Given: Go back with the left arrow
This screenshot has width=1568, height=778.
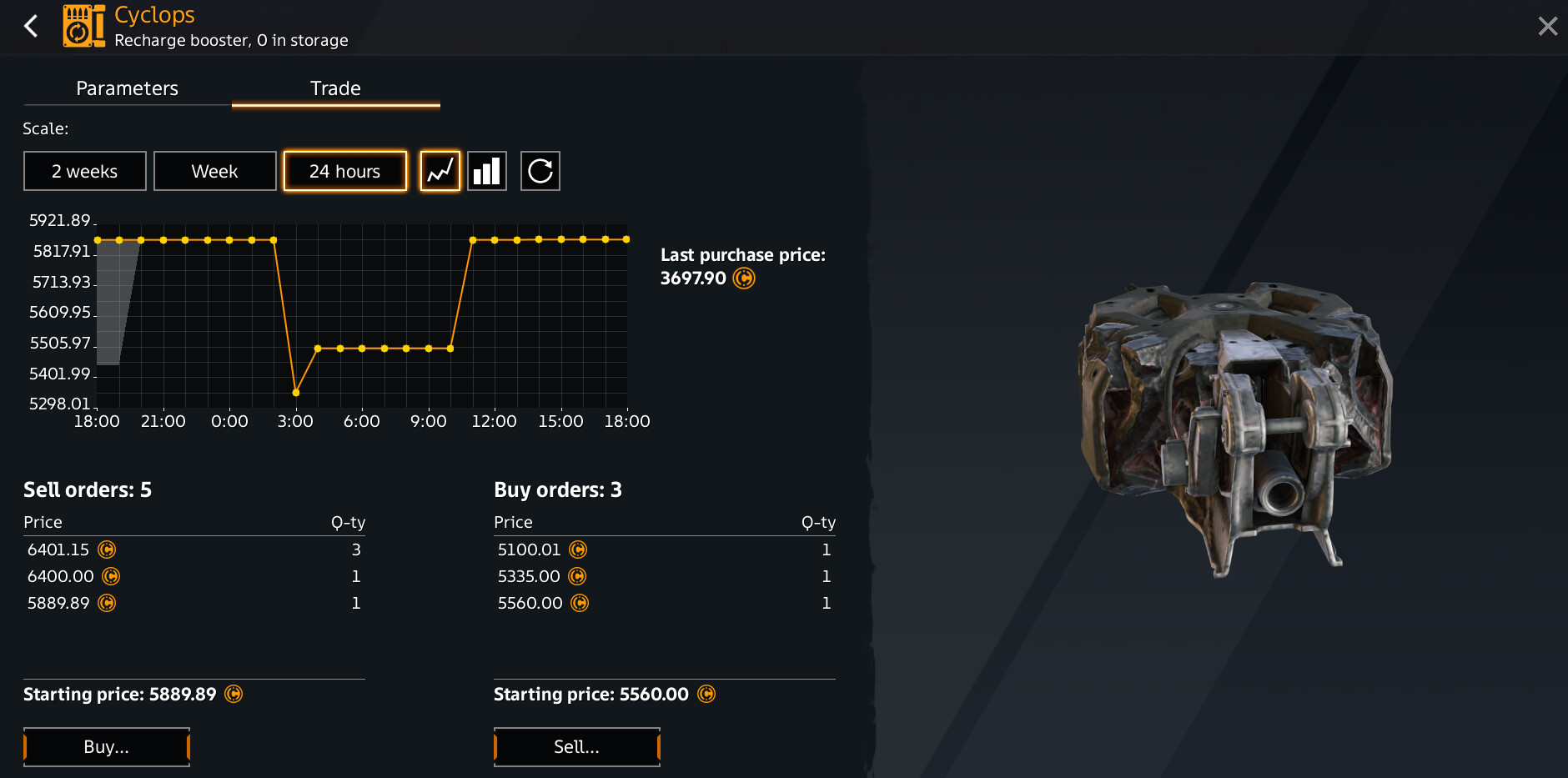Looking at the screenshot, I should point(32,26).
